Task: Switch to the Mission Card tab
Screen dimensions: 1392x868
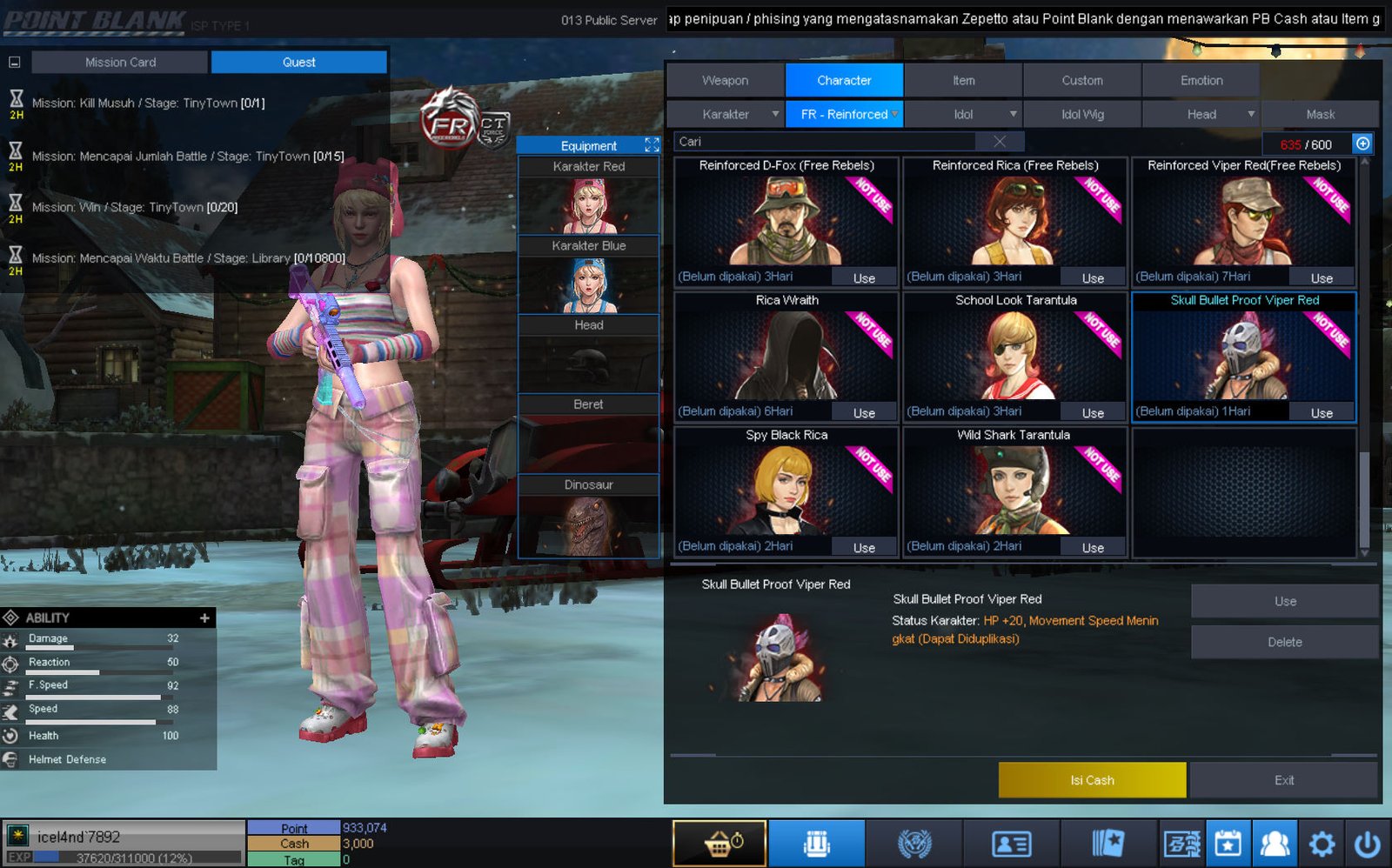Action: coord(120,62)
